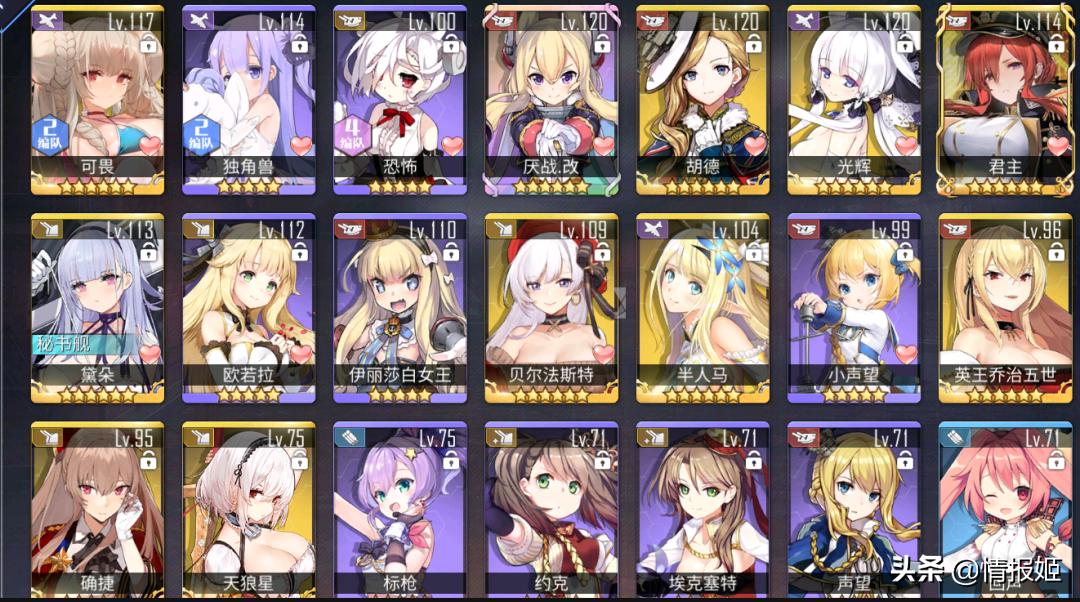This screenshot has width=1080, height=602.
Task: Select the 英王乔治五世 ship card
Action: (x=1004, y=306)
